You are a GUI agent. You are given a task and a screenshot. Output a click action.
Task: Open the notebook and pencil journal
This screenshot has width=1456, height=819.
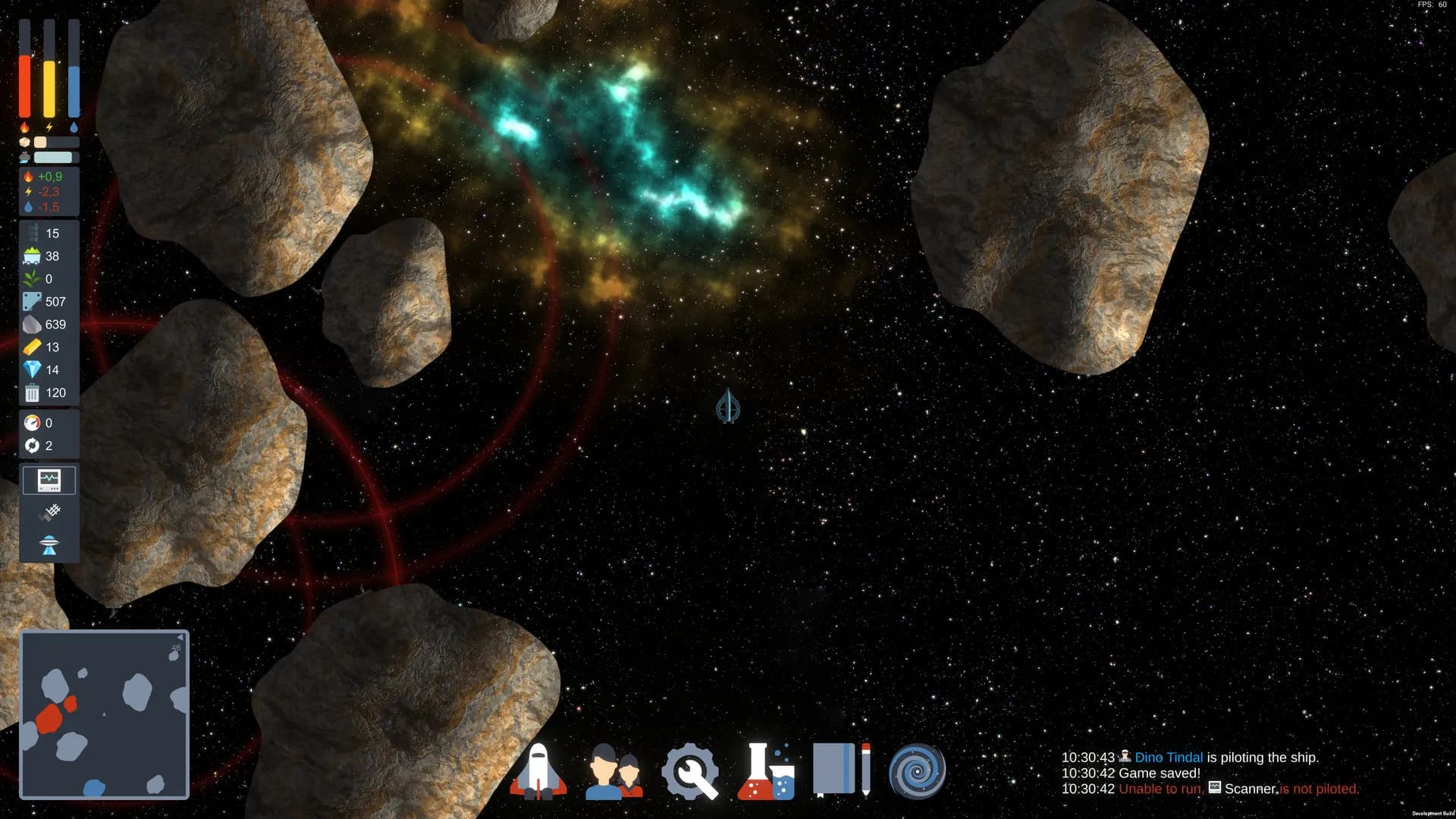point(841,770)
